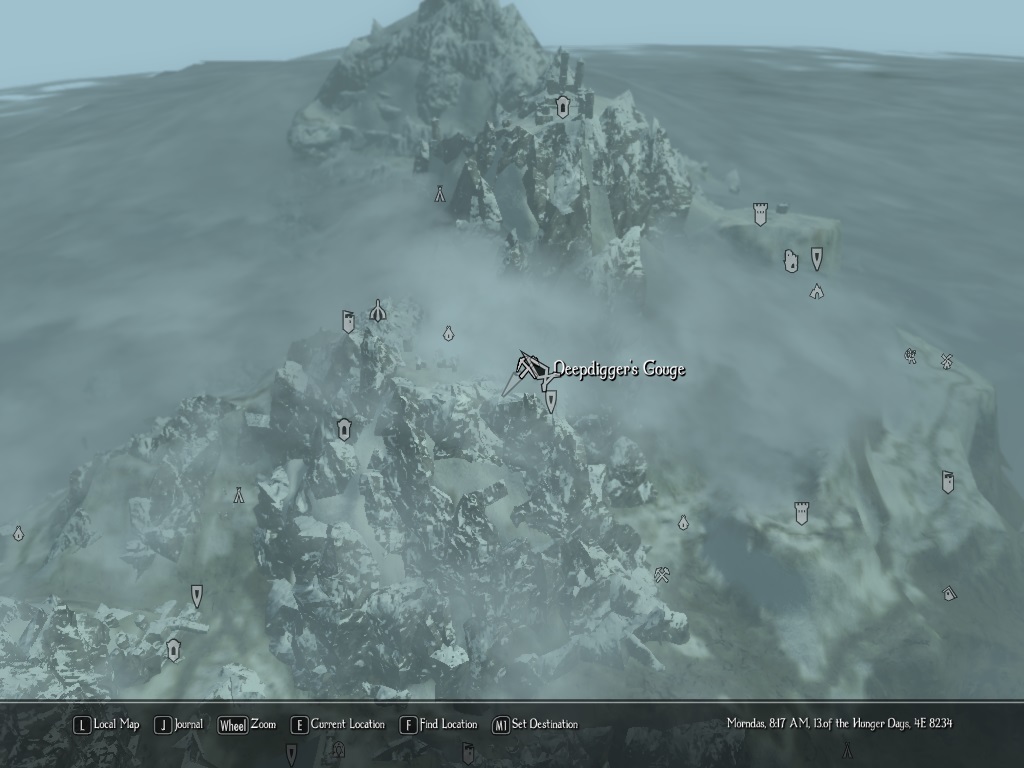Select the hand-shaped map marker
The height and width of the screenshot is (768, 1024).
coord(791,261)
